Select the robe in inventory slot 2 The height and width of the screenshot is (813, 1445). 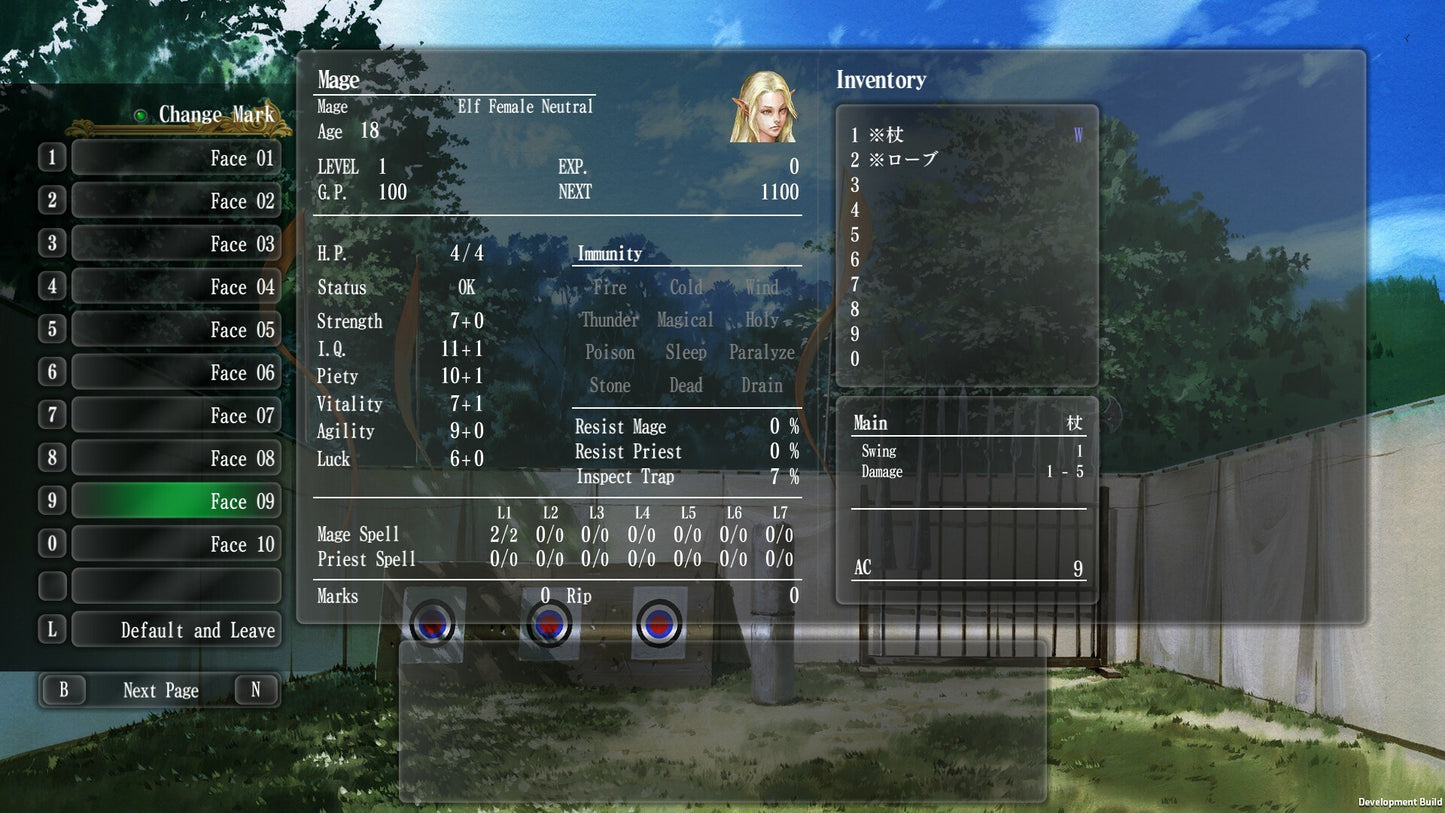tap(903, 160)
